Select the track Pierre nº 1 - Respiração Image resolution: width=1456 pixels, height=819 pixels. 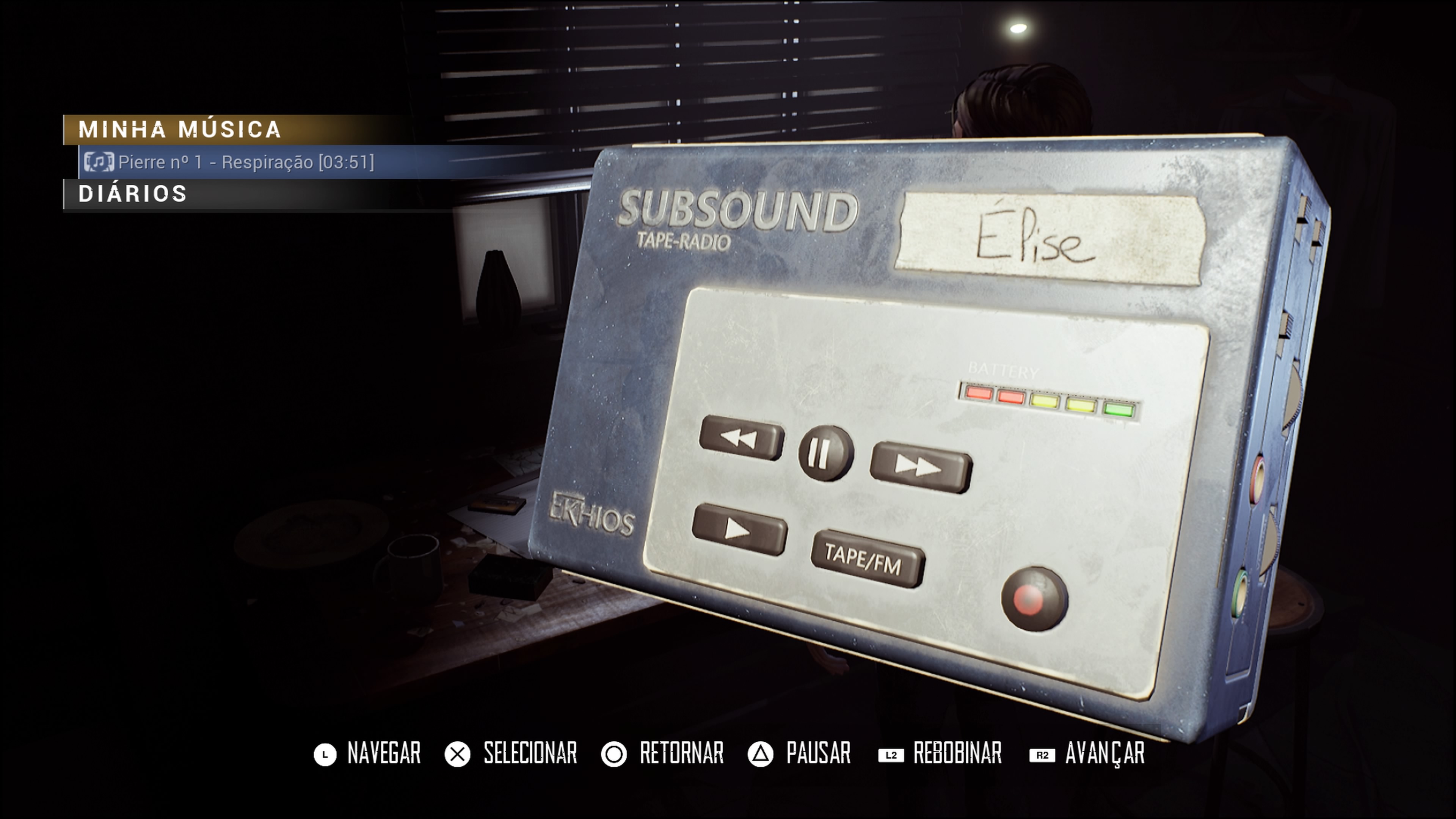click(x=245, y=162)
